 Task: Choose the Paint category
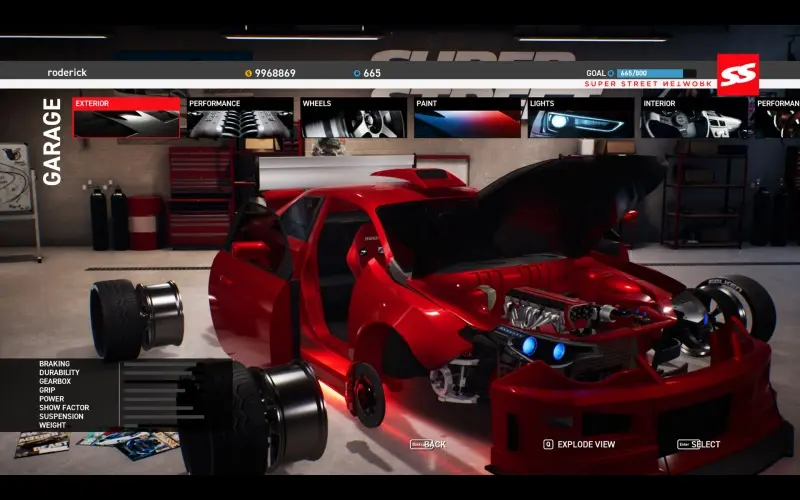pyautogui.click(x=467, y=118)
